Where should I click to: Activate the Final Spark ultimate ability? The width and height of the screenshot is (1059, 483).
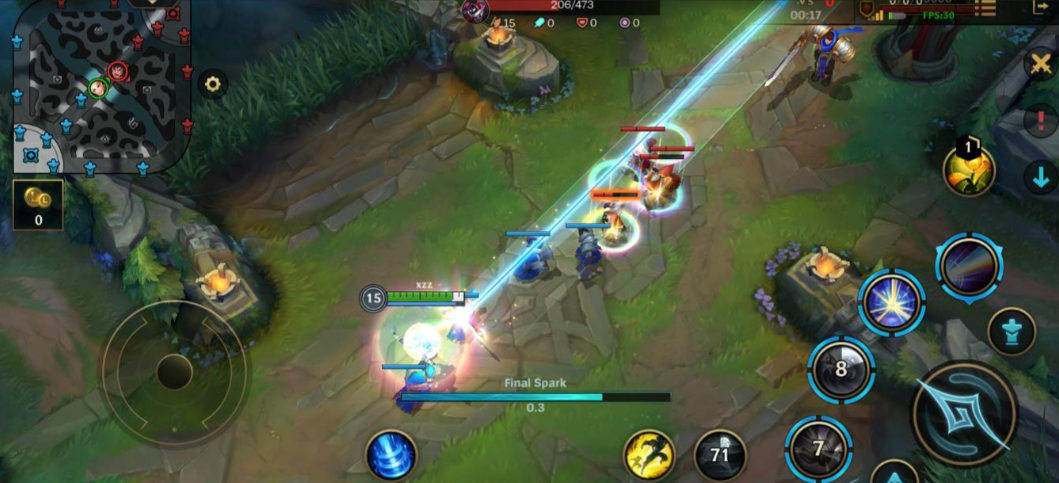coord(968,266)
